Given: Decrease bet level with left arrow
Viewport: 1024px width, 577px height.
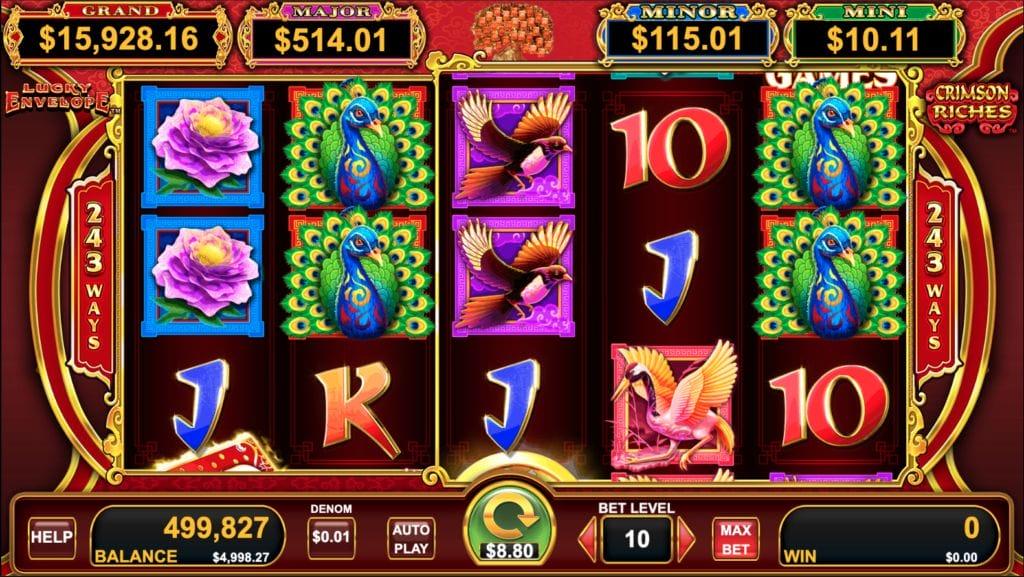Looking at the screenshot, I should click(x=588, y=540).
